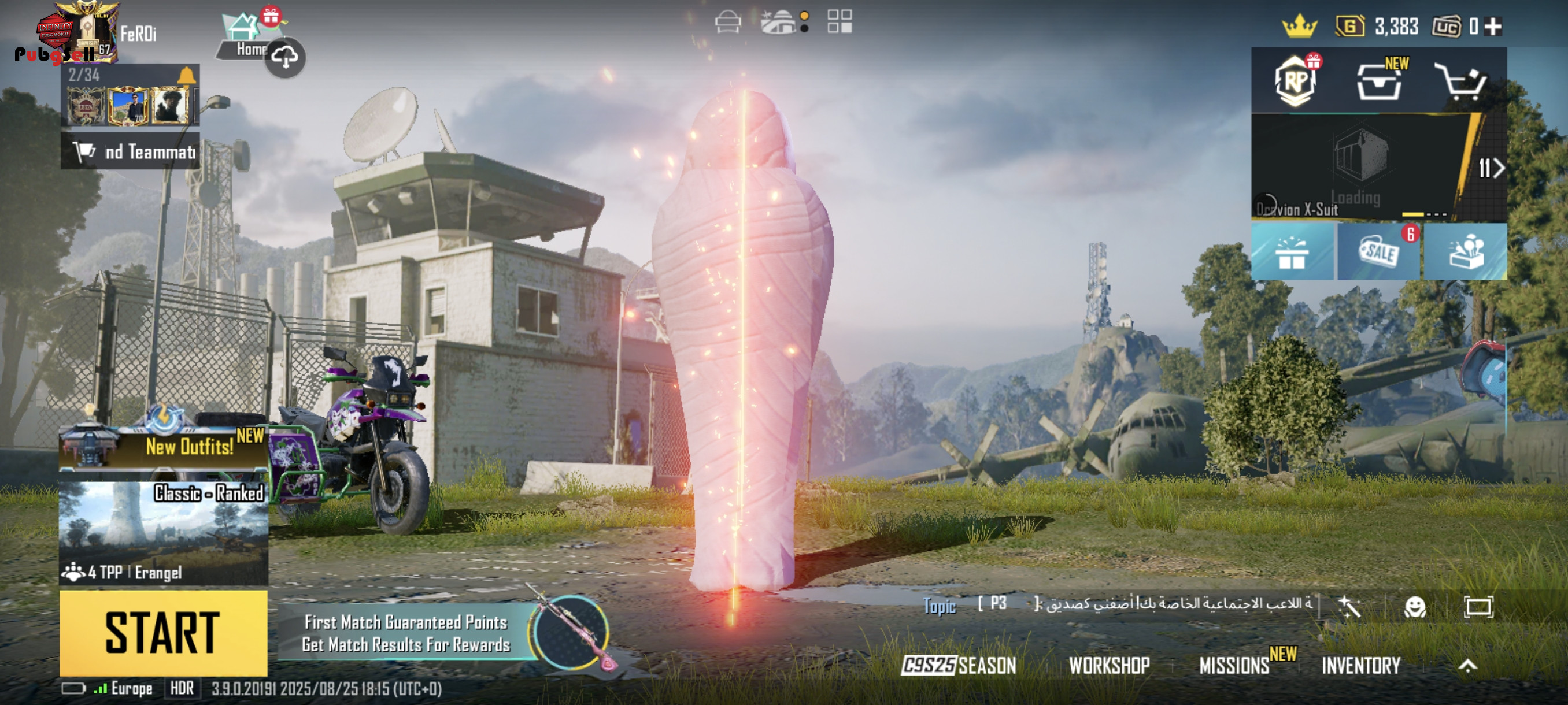
Task: Expand the bottom menu with up arrow
Action: click(x=1467, y=666)
